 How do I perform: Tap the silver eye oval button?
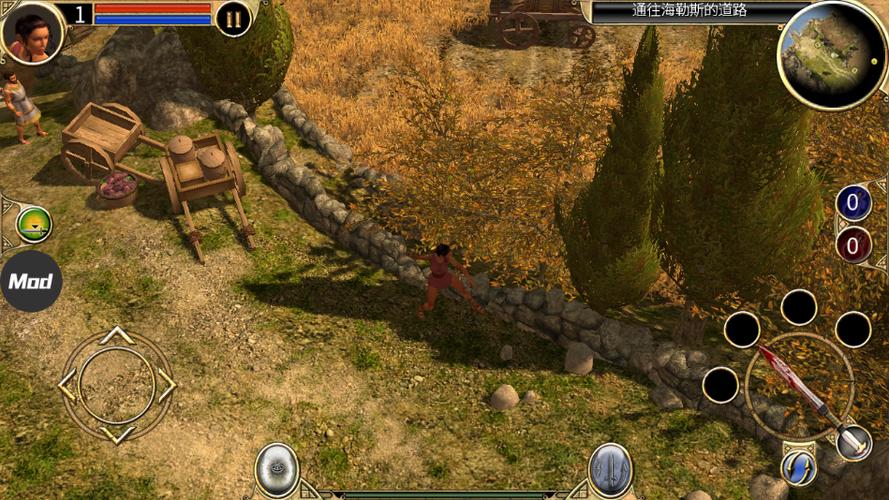pos(277,469)
